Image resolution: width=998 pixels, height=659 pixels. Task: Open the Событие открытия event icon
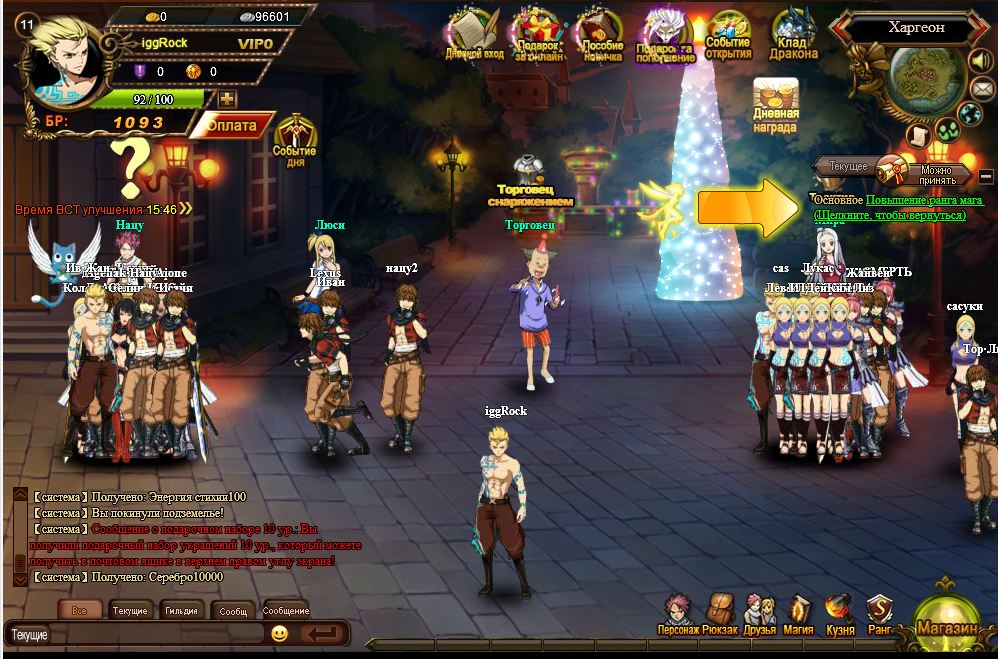(x=728, y=35)
